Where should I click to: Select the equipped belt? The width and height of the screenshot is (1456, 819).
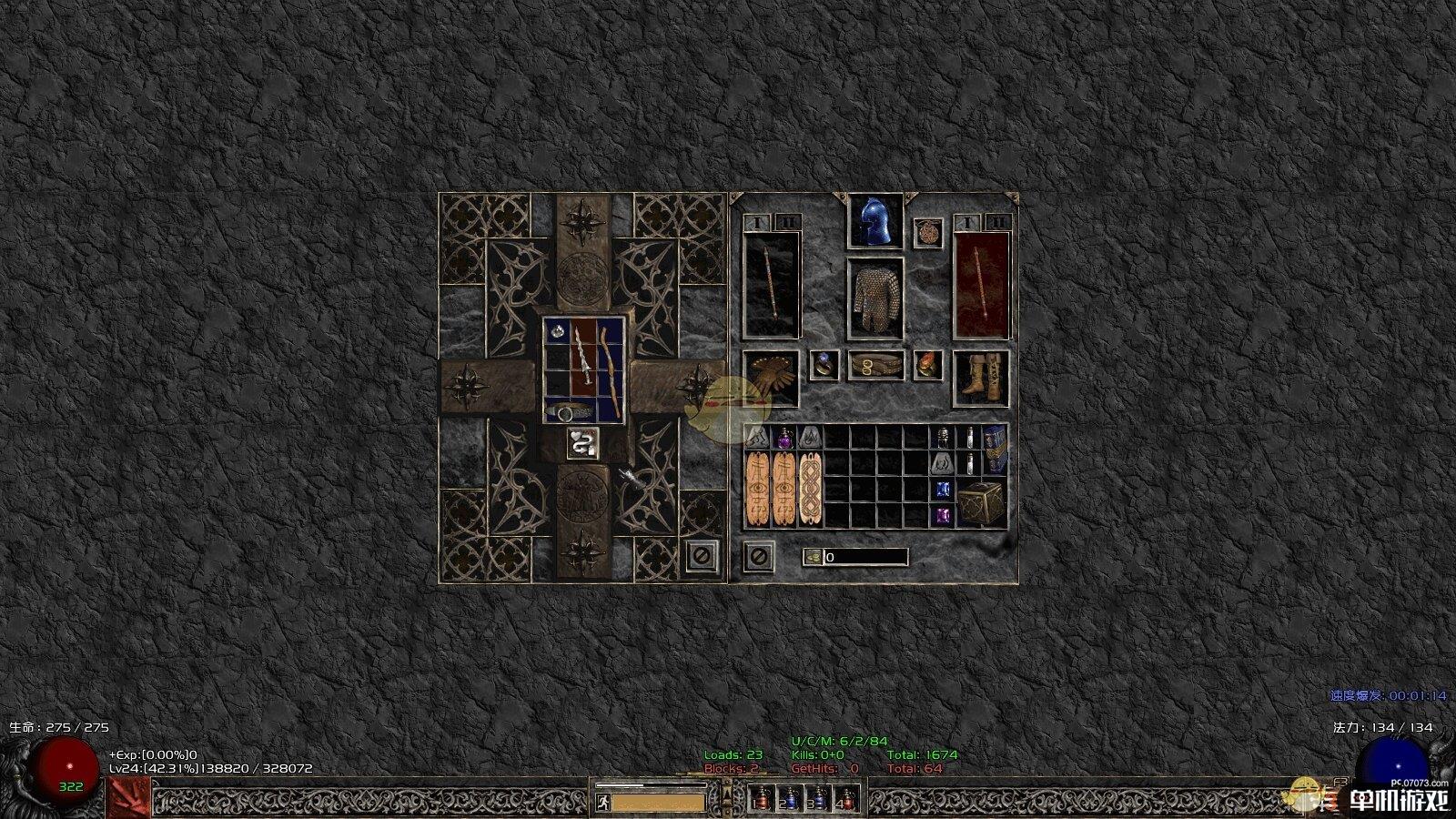point(876,366)
